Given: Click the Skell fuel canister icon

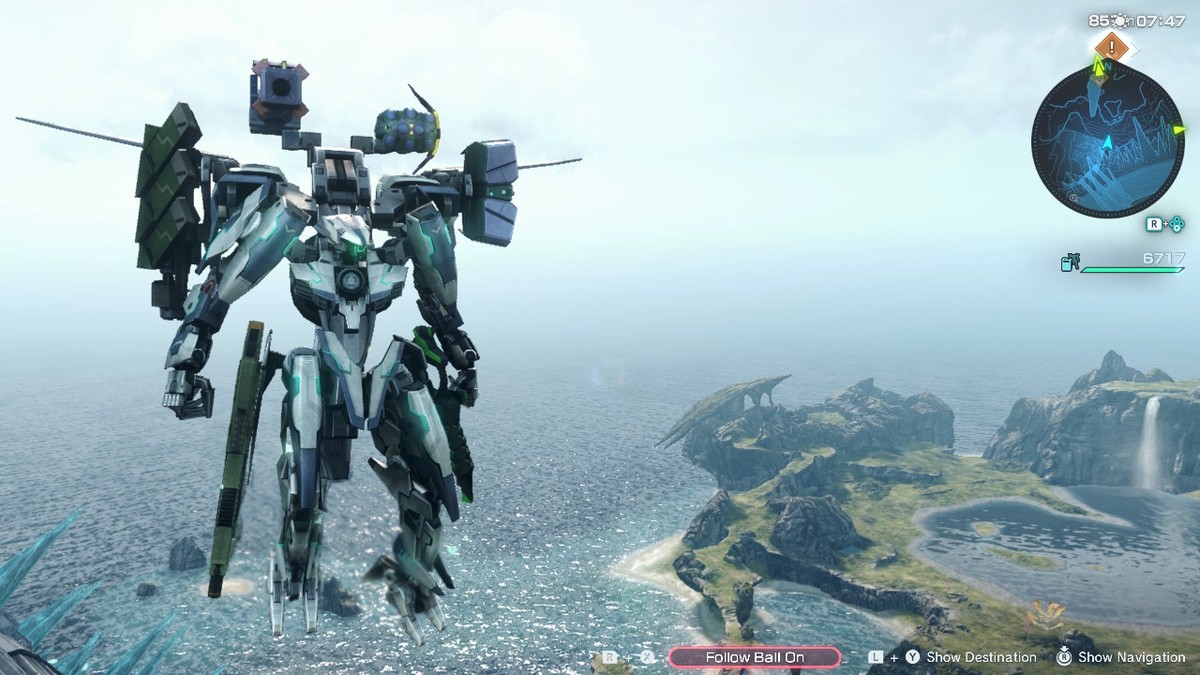Looking at the screenshot, I should pos(1069,263).
